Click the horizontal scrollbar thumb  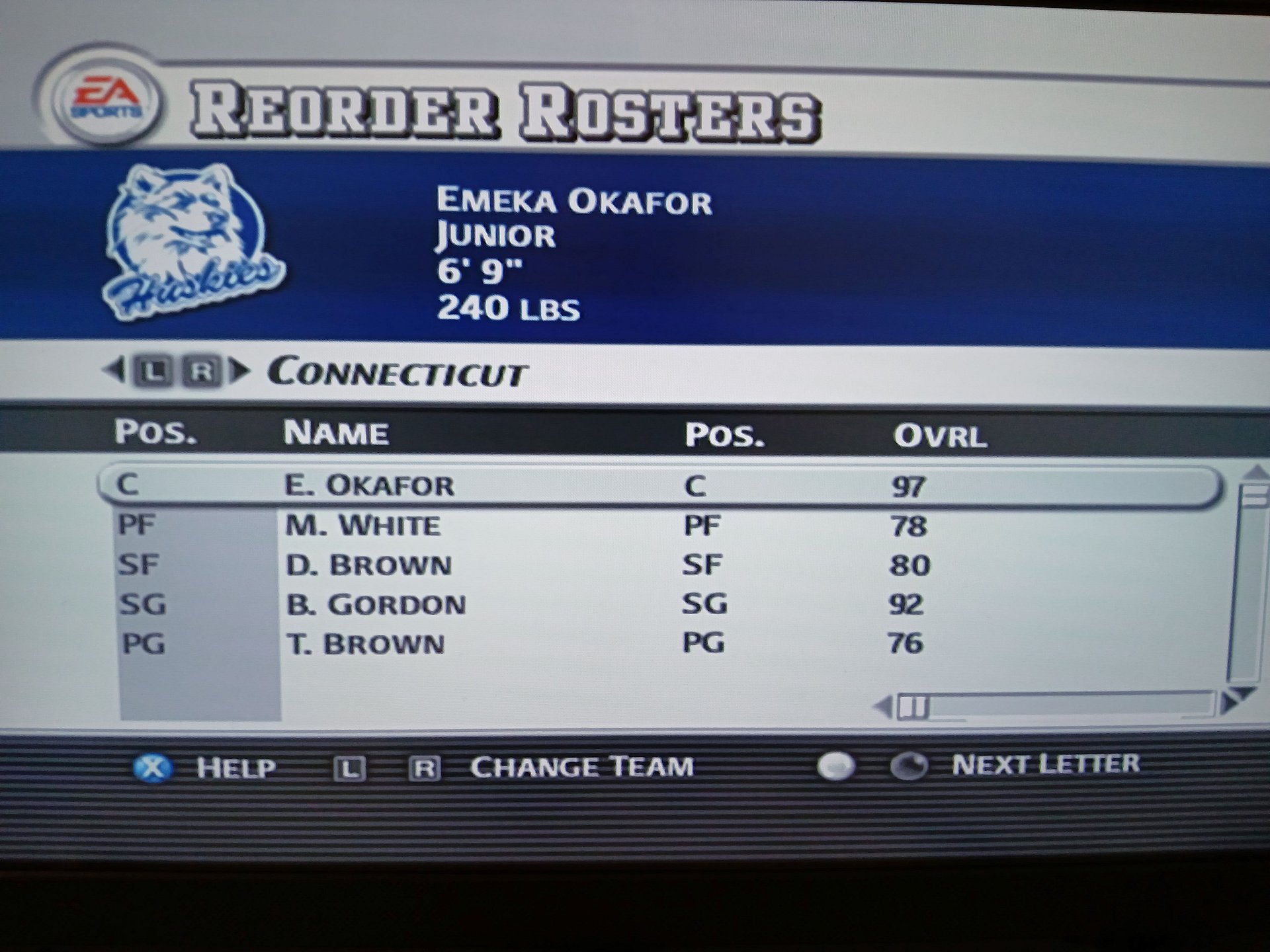click(913, 707)
